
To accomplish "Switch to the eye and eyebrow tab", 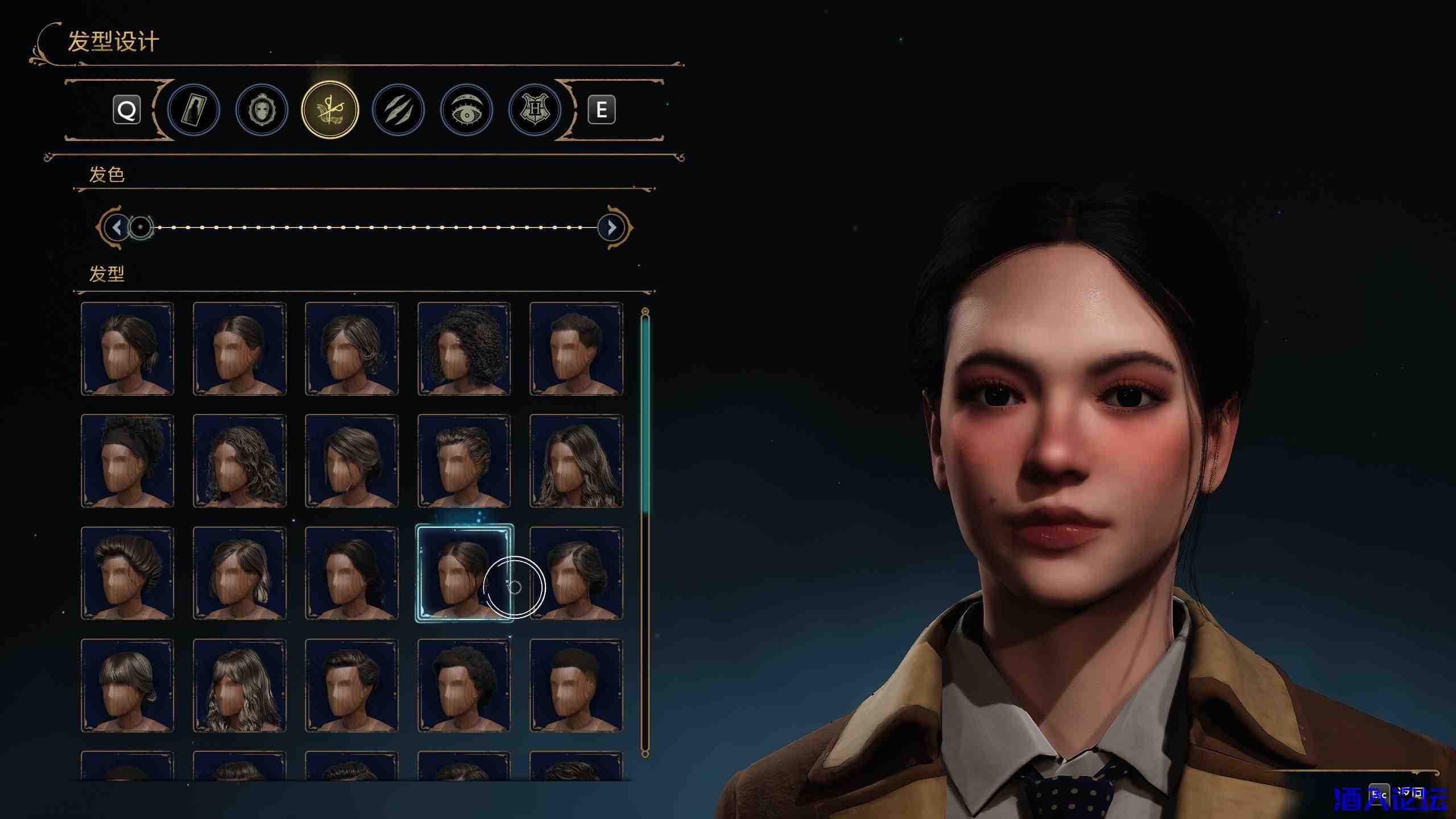I will click(466, 110).
